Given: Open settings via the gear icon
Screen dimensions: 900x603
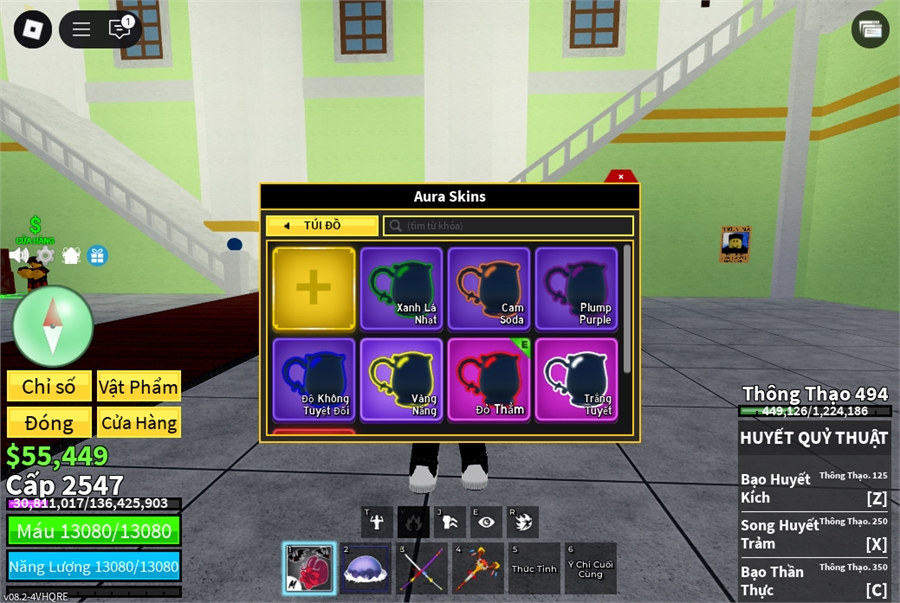Looking at the screenshot, I should coord(45,255).
